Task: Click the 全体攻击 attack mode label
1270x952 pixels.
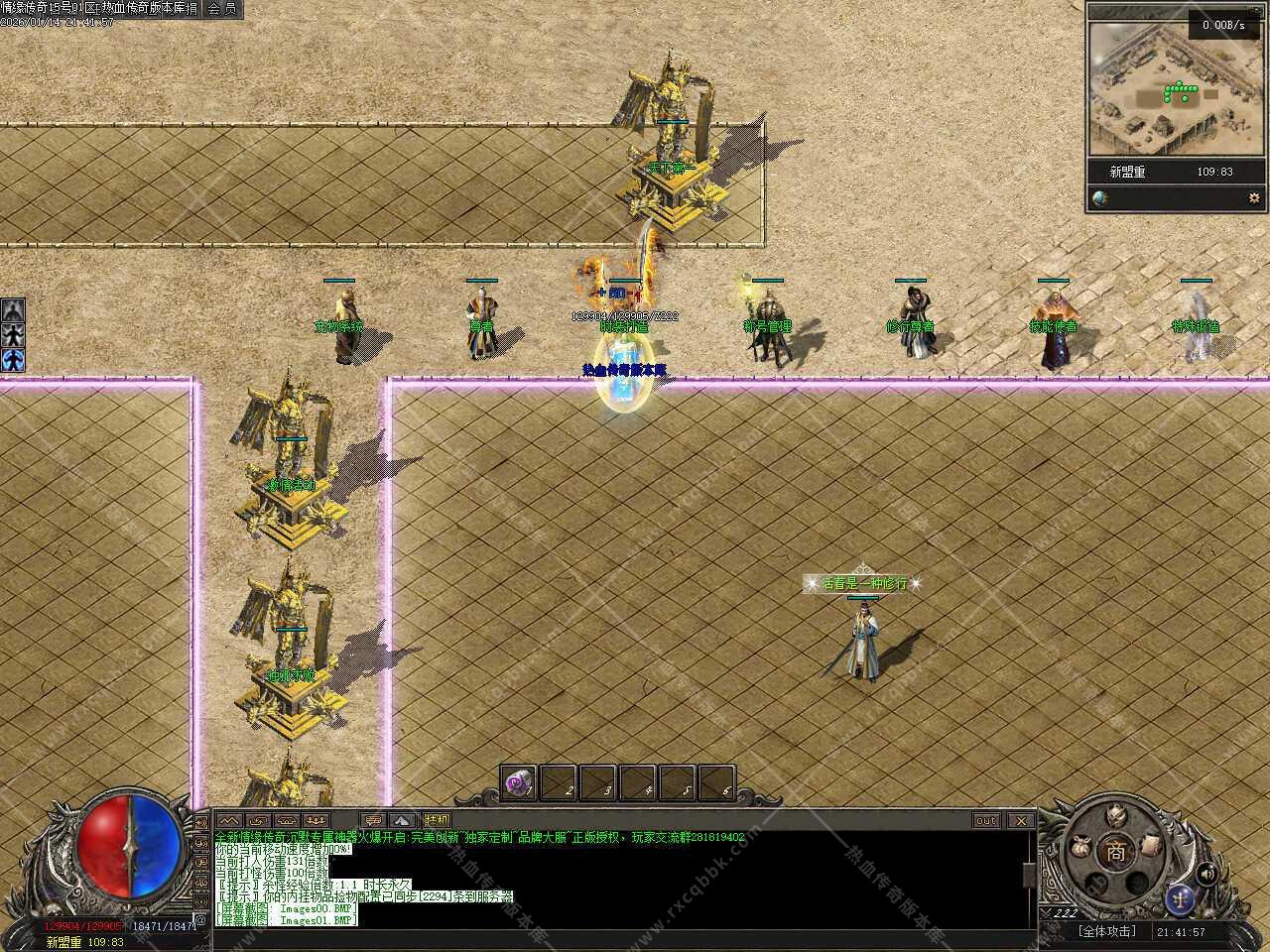Action: point(1107,932)
